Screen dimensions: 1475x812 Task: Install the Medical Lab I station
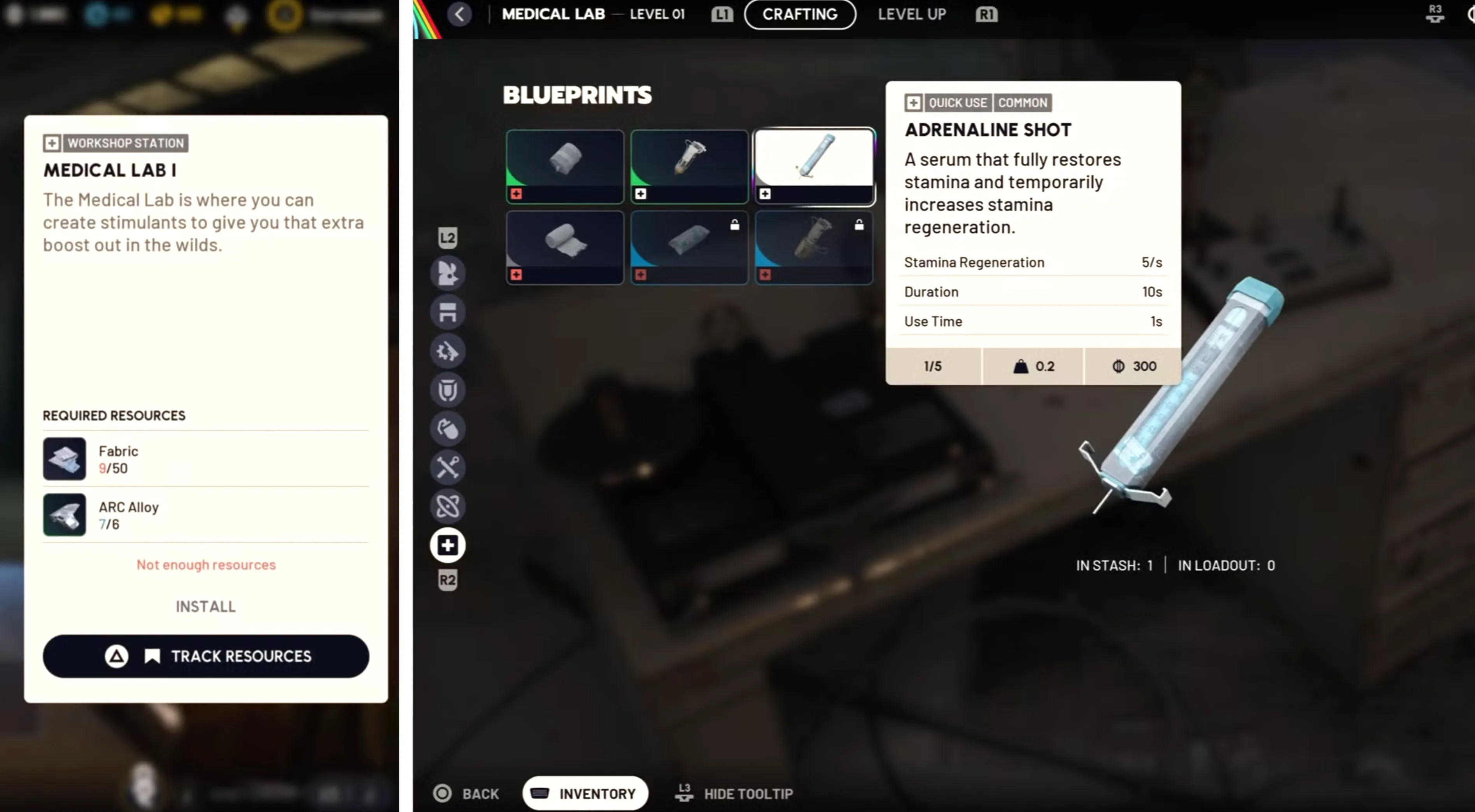(x=205, y=606)
